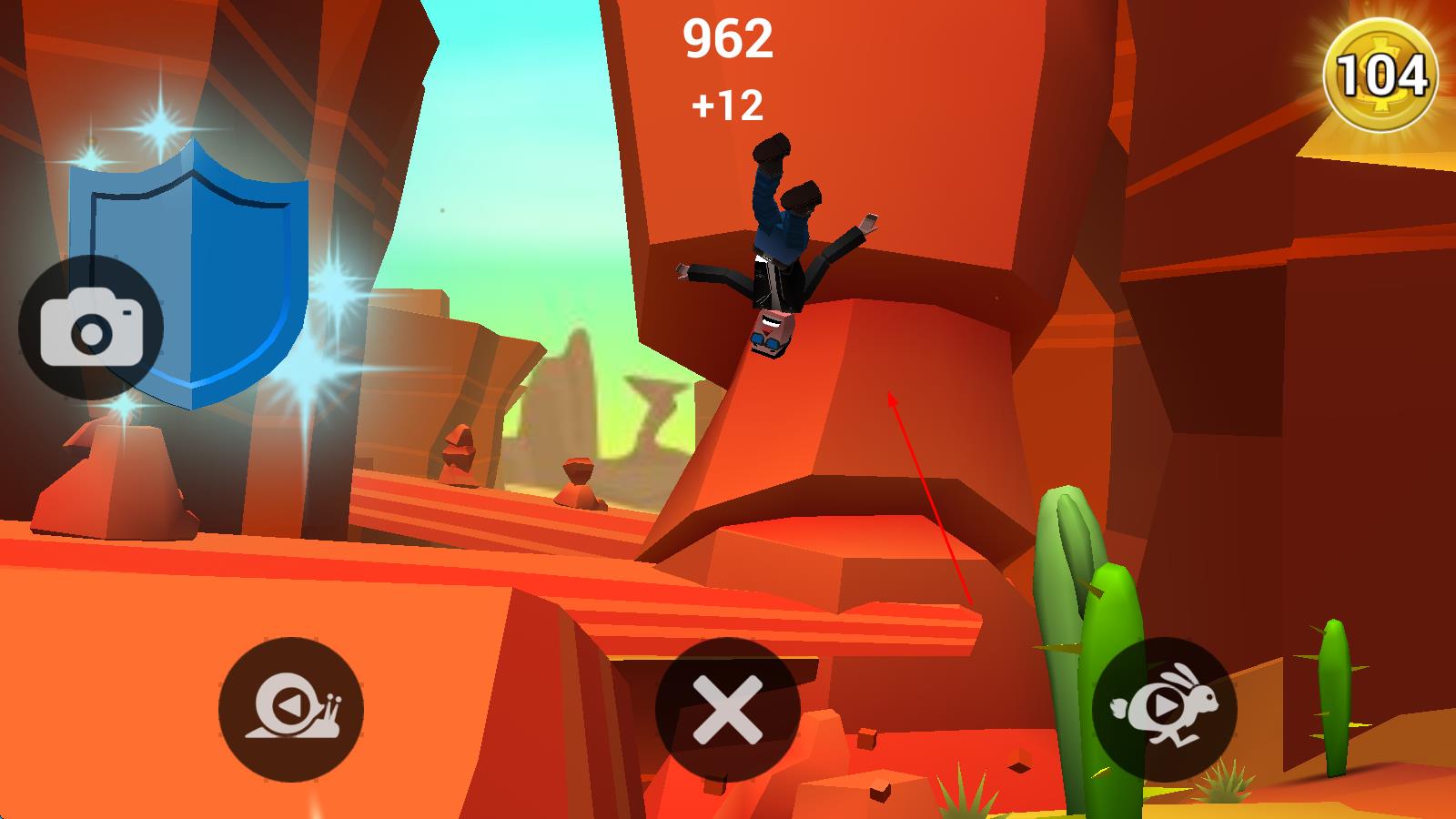Take a screenshot with the camera button
The image size is (1456, 819).
click(91, 329)
